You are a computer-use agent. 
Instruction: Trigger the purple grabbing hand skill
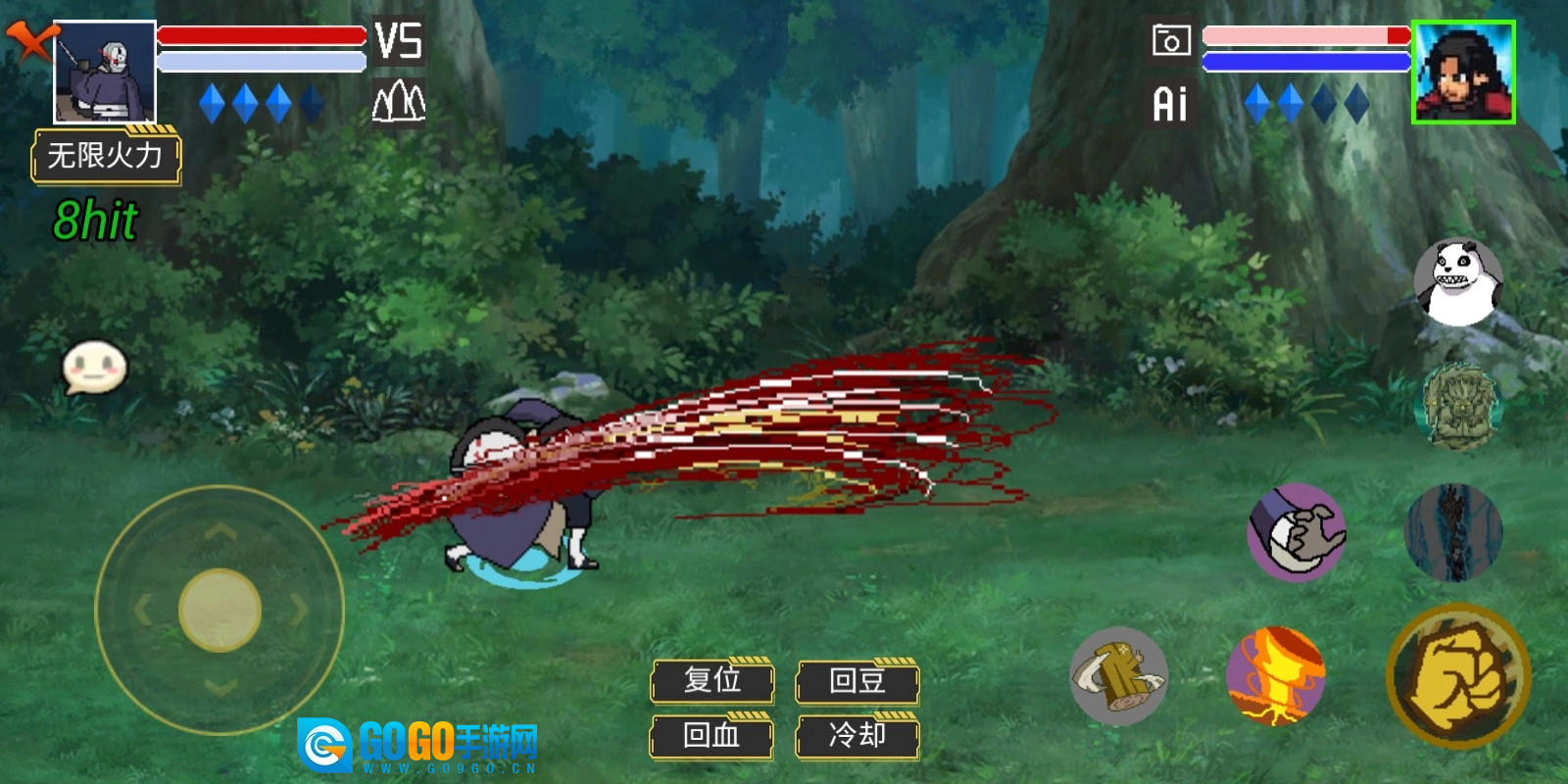point(1297,532)
